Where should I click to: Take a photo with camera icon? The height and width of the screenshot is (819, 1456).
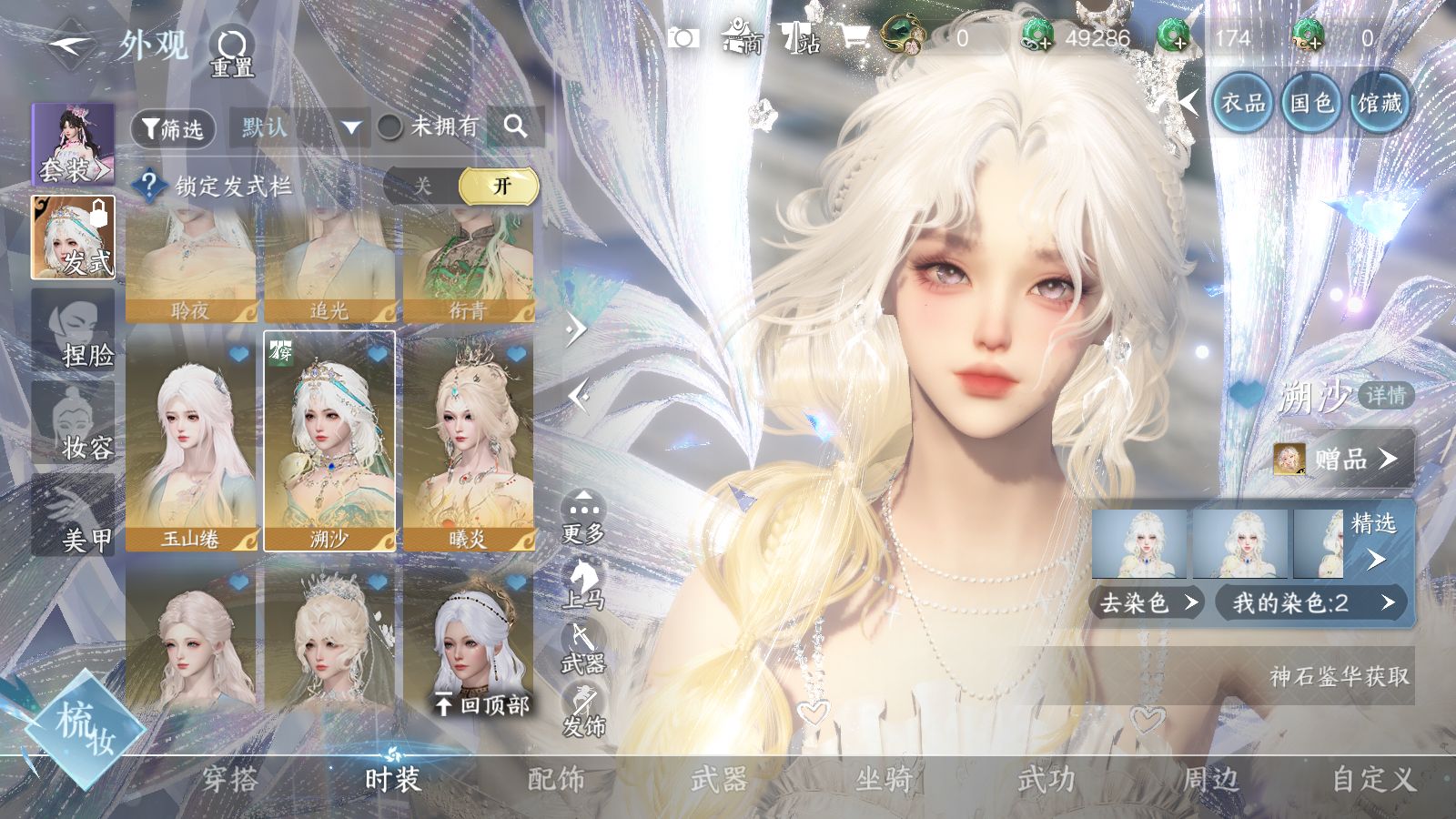pos(683,38)
